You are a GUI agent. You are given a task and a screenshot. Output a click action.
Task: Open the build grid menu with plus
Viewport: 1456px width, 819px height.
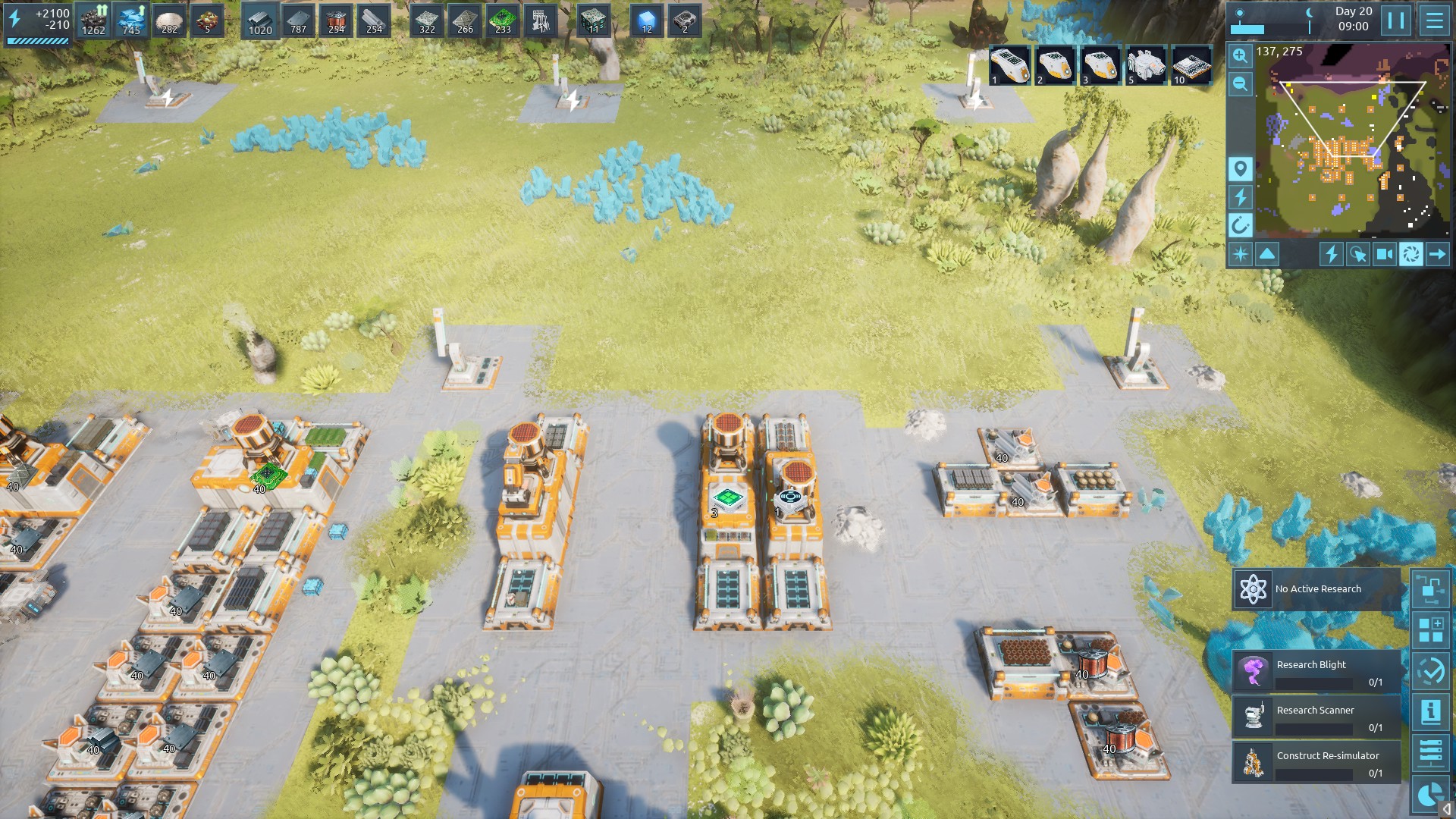[1430, 630]
